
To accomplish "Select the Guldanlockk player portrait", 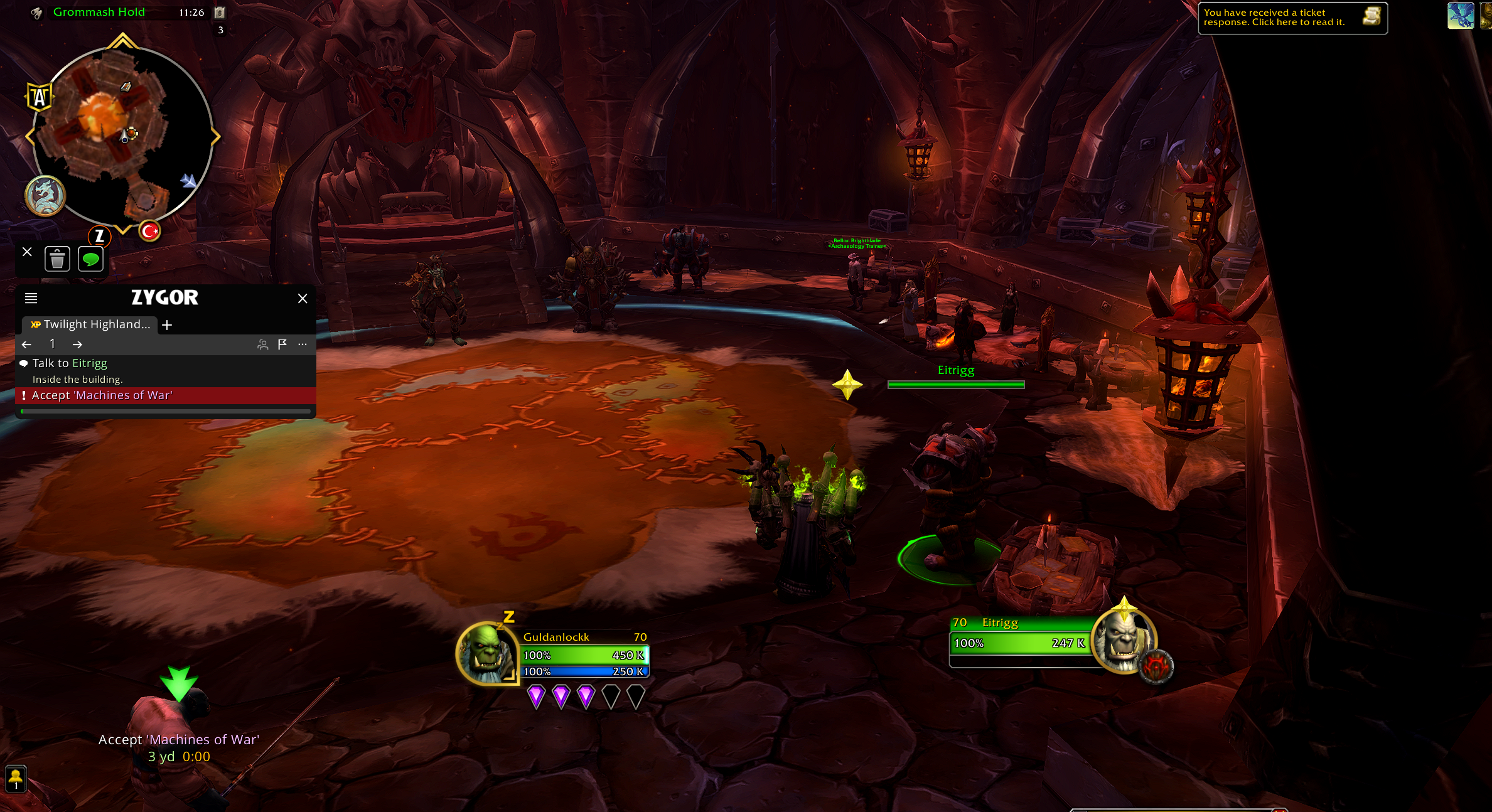I will point(486,653).
